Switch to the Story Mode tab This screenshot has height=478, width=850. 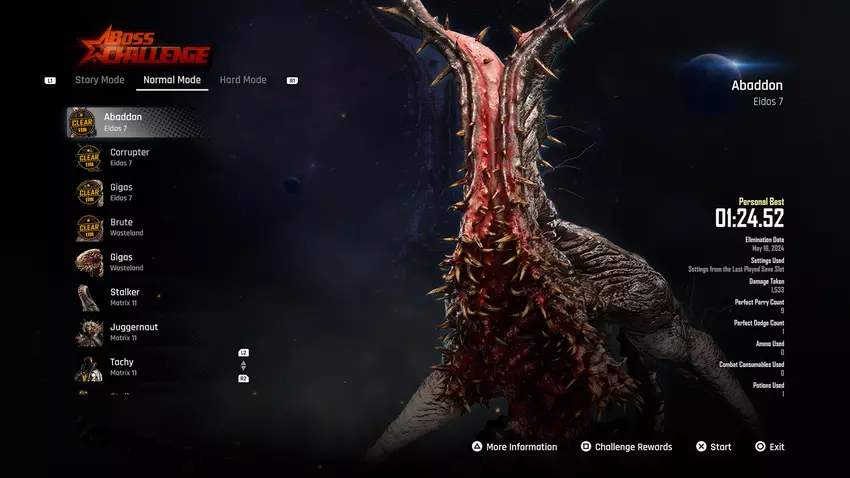pos(100,80)
